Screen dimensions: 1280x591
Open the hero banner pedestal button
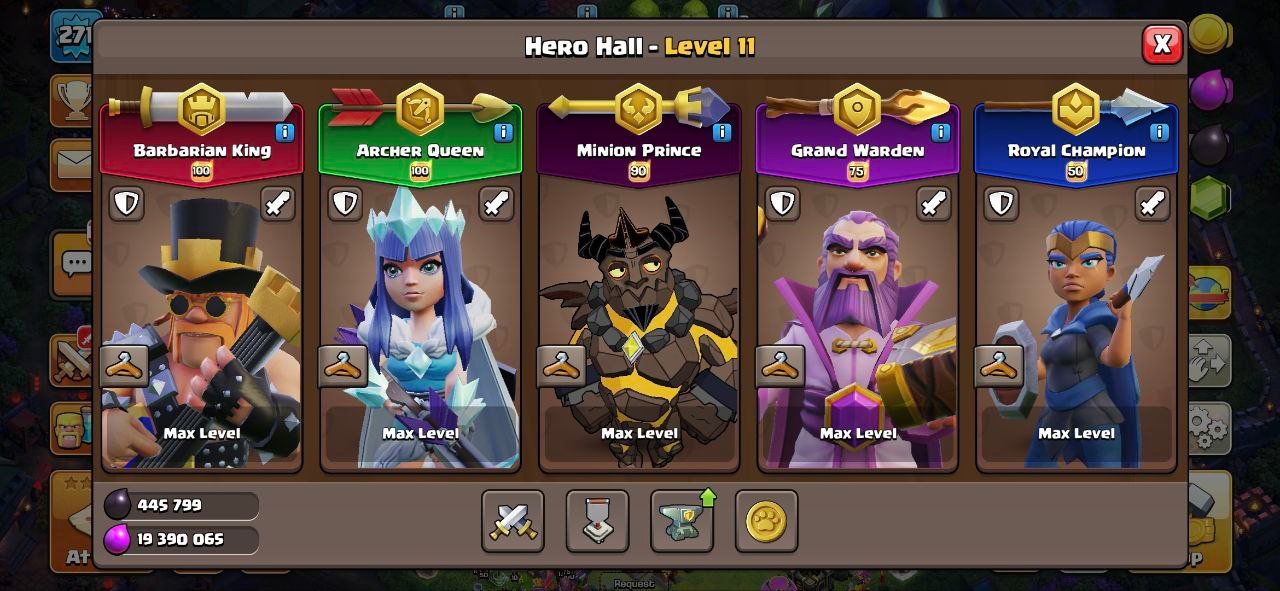(598, 521)
